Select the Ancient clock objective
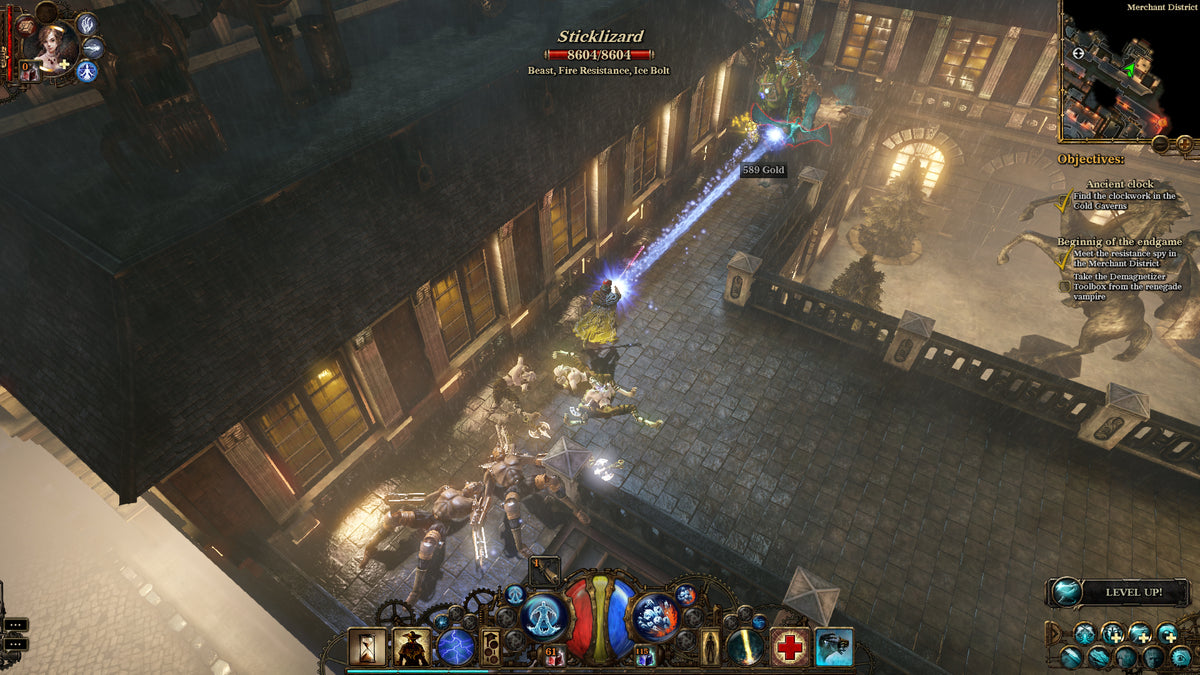This screenshot has width=1200, height=675. coord(1119,184)
